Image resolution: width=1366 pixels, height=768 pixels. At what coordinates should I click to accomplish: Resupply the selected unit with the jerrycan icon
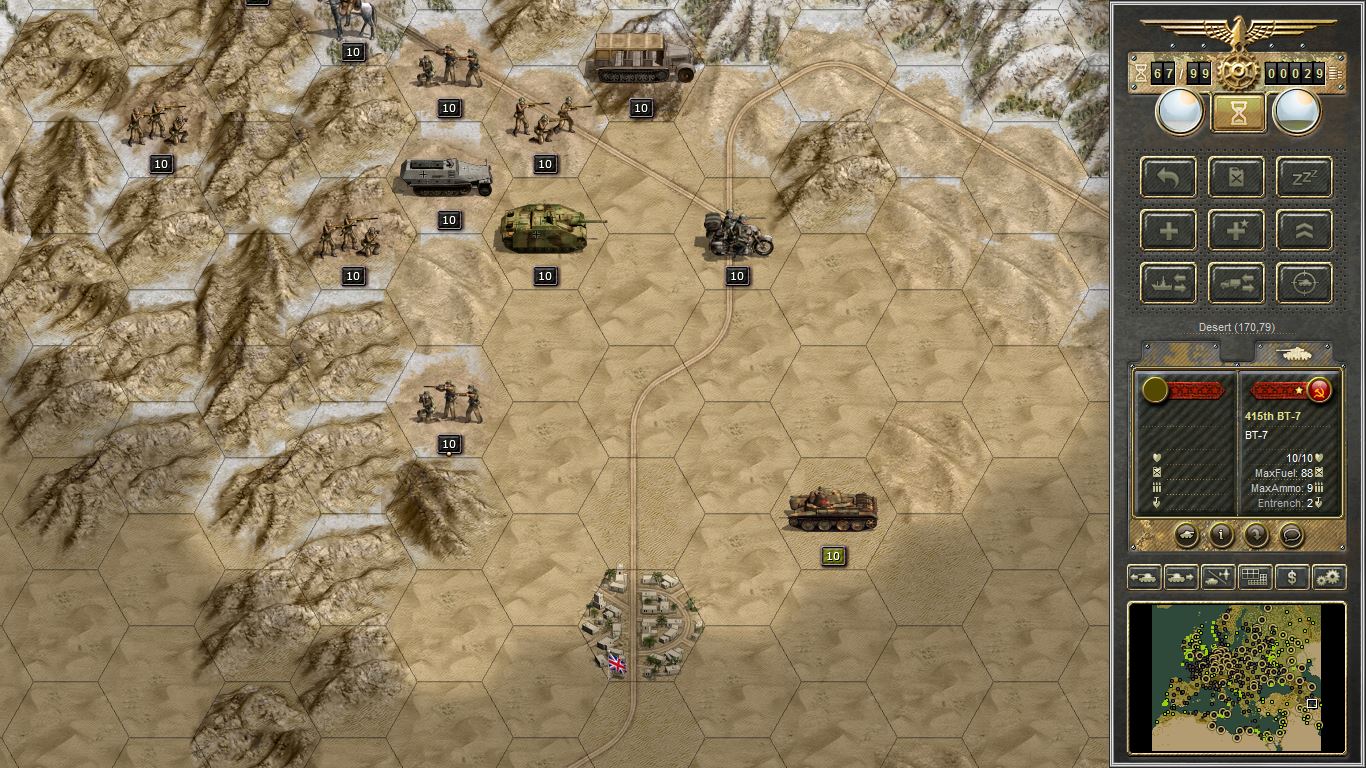point(1236,177)
